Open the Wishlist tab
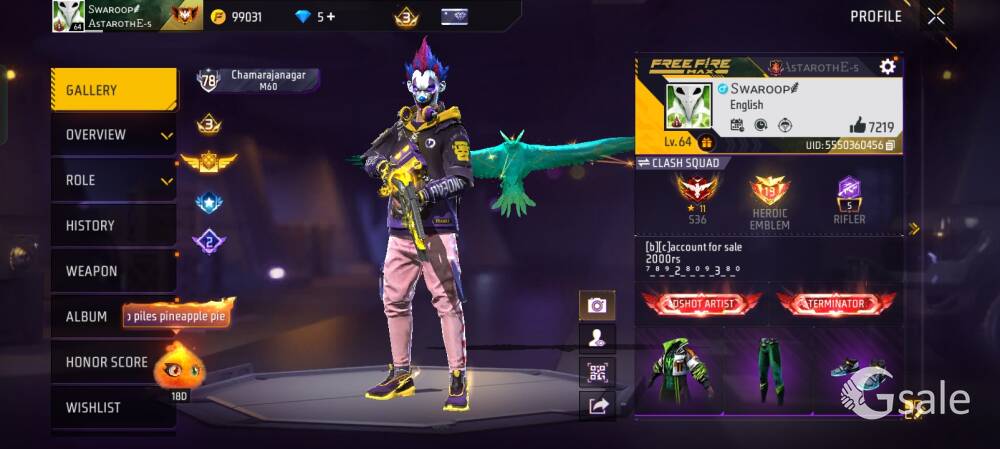1000x449 pixels. pos(113,408)
